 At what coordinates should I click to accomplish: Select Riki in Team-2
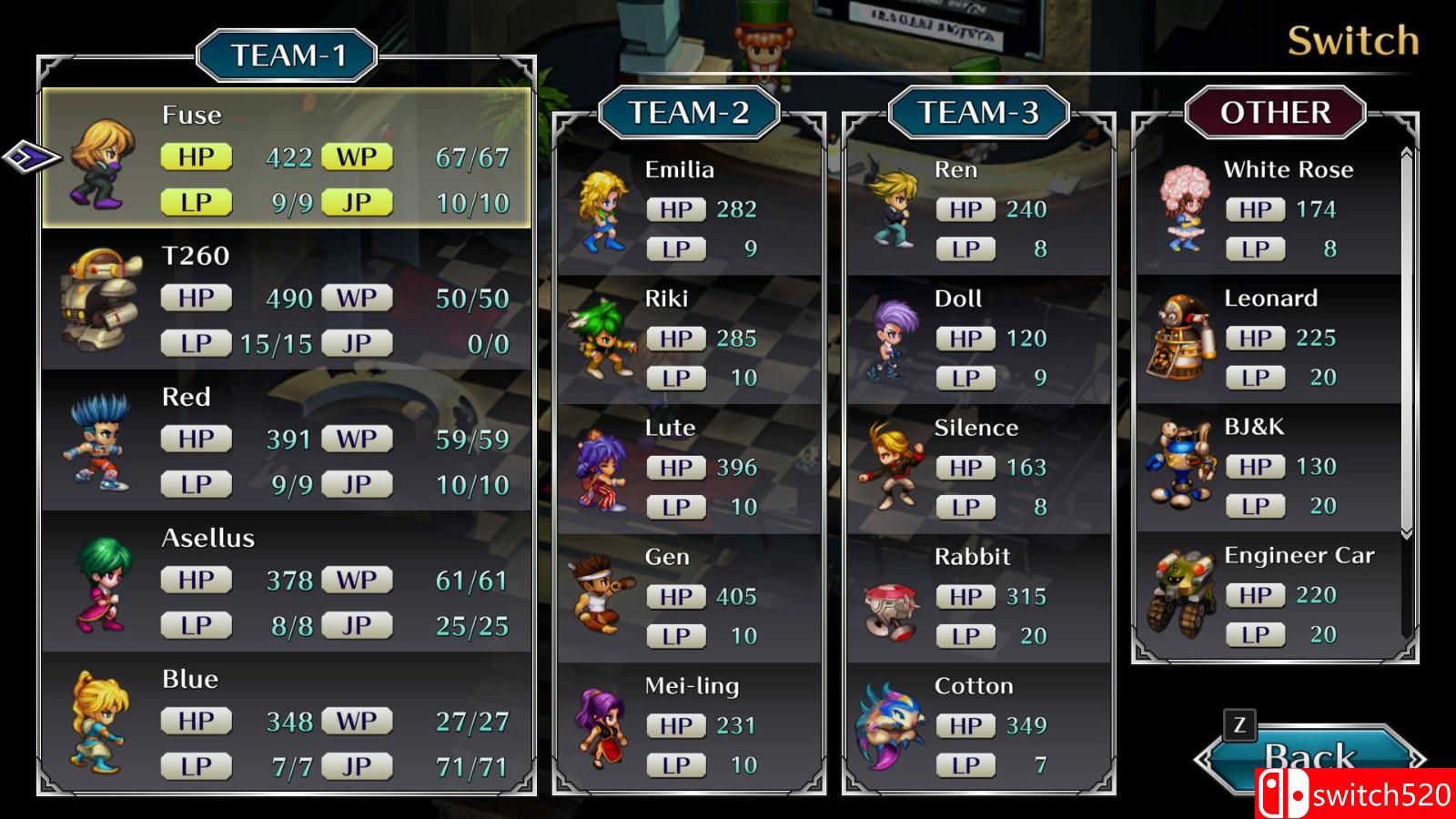pos(689,339)
